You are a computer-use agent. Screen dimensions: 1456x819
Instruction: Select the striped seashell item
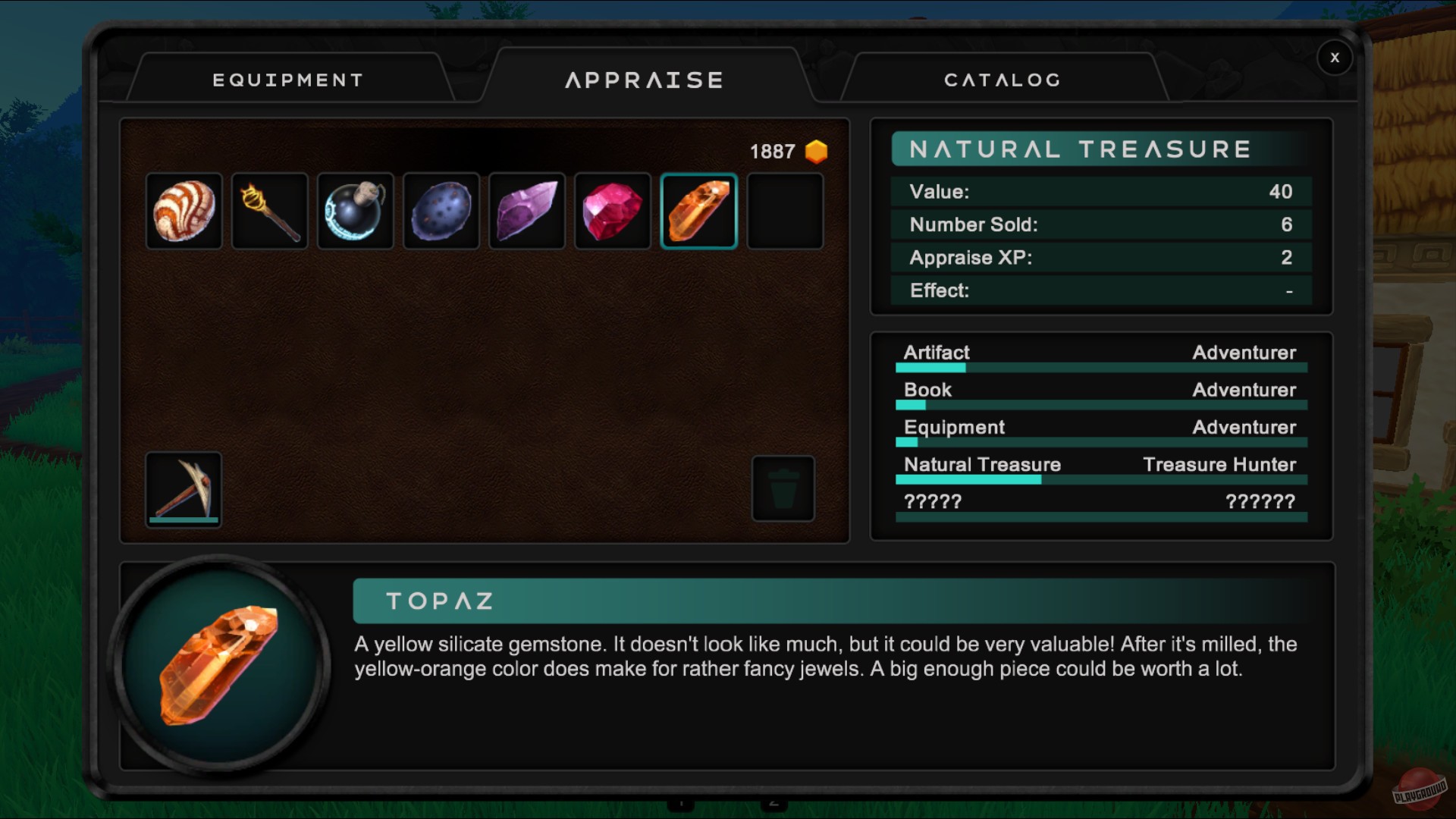click(184, 211)
